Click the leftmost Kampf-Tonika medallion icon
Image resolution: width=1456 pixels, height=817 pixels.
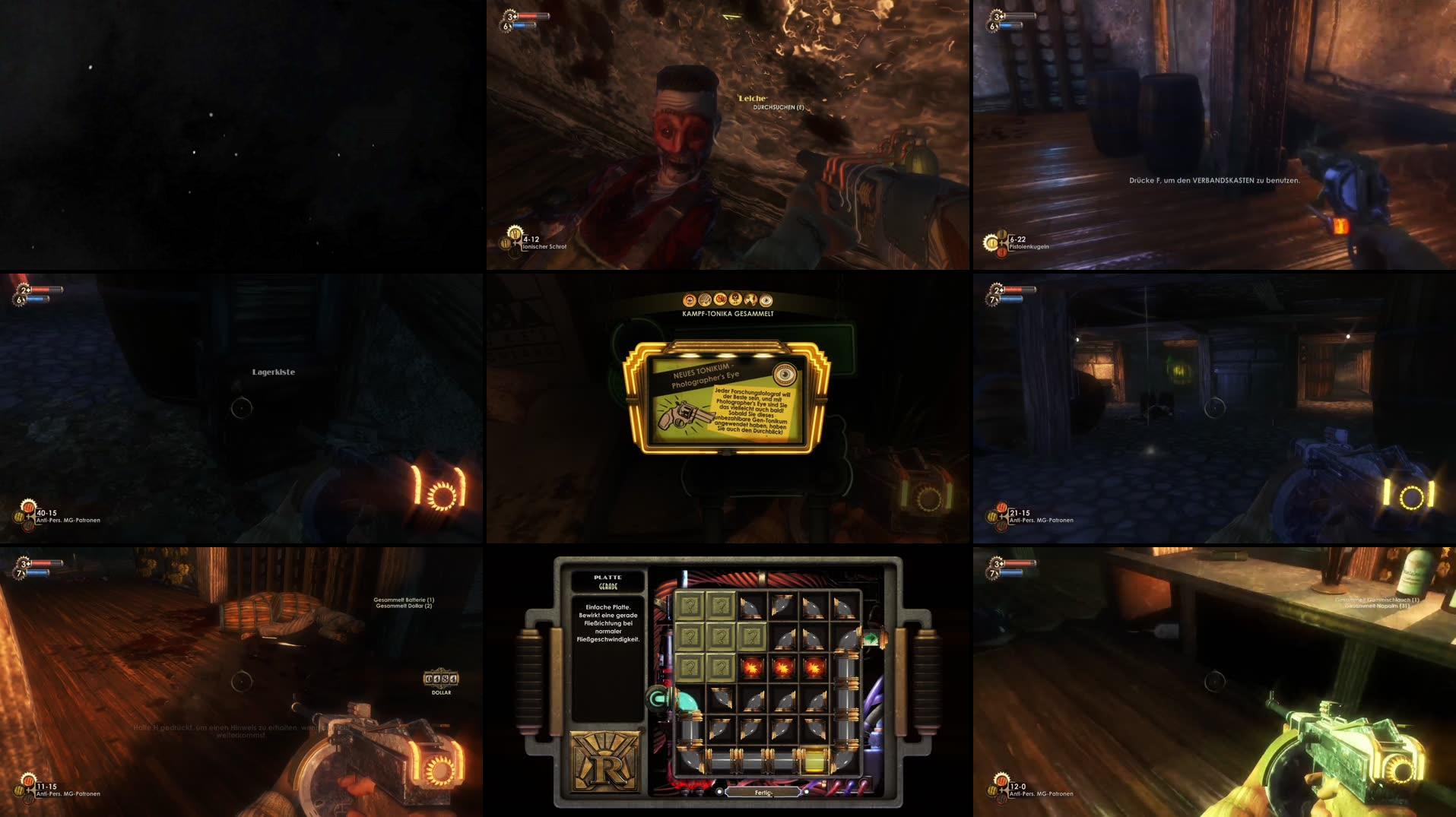(x=689, y=300)
